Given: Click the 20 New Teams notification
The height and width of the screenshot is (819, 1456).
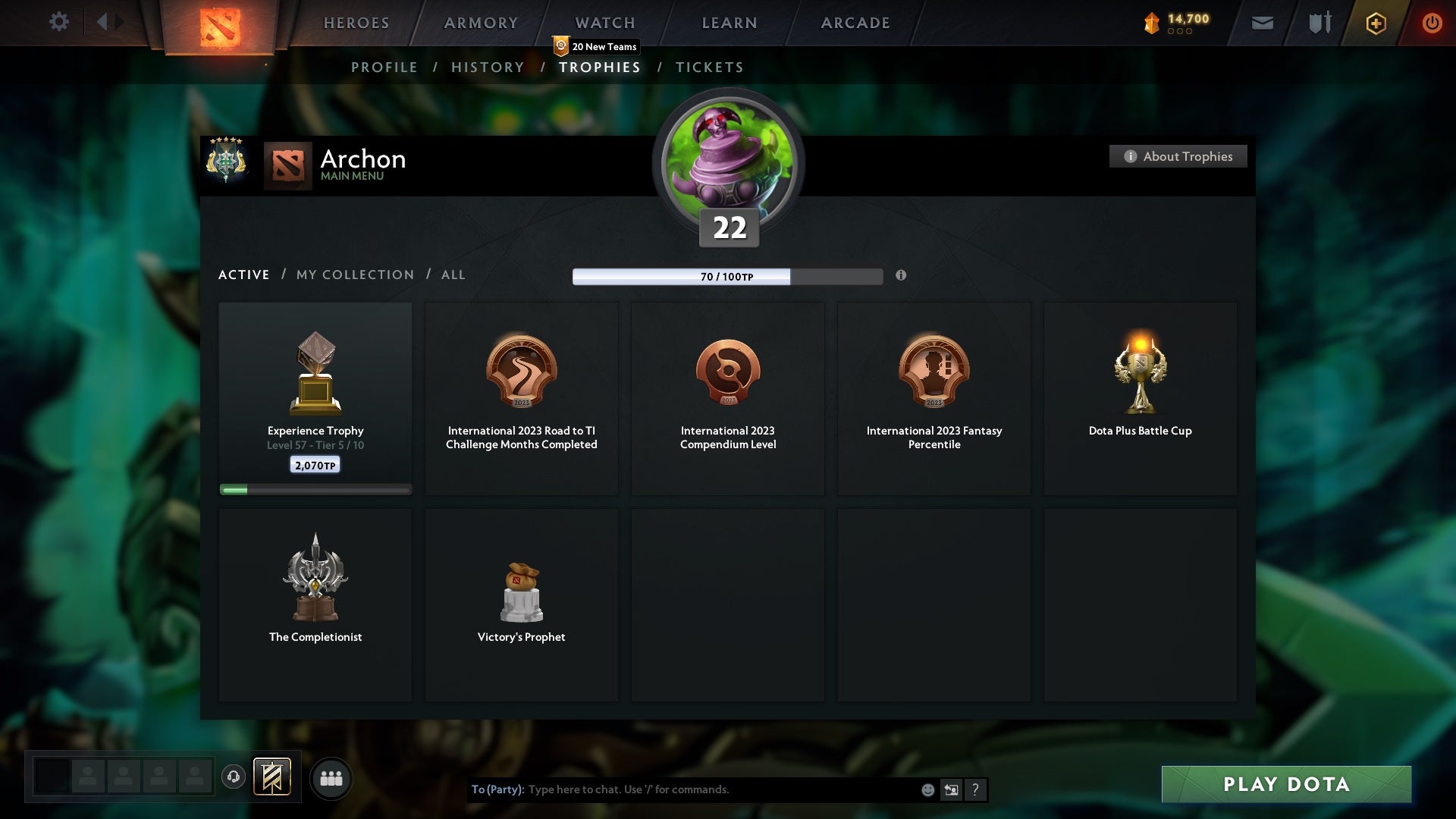Looking at the screenshot, I should [x=595, y=46].
